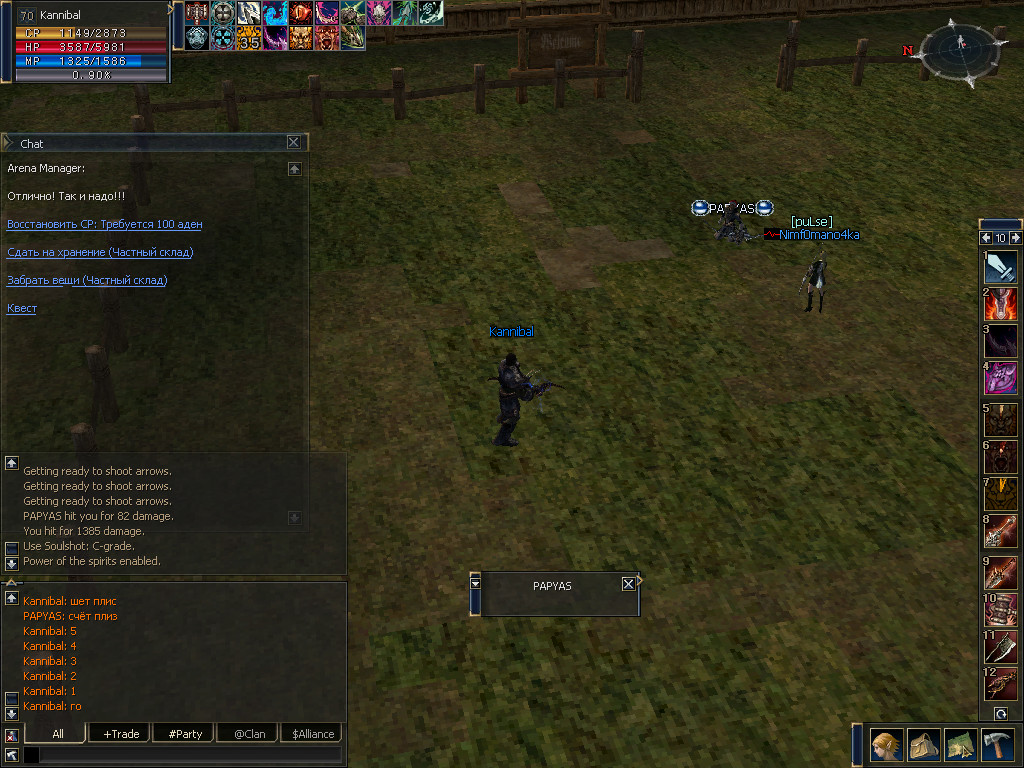Open the 'Квест' dialogue option
This screenshot has width=1024, height=768.
tap(22, 308)
